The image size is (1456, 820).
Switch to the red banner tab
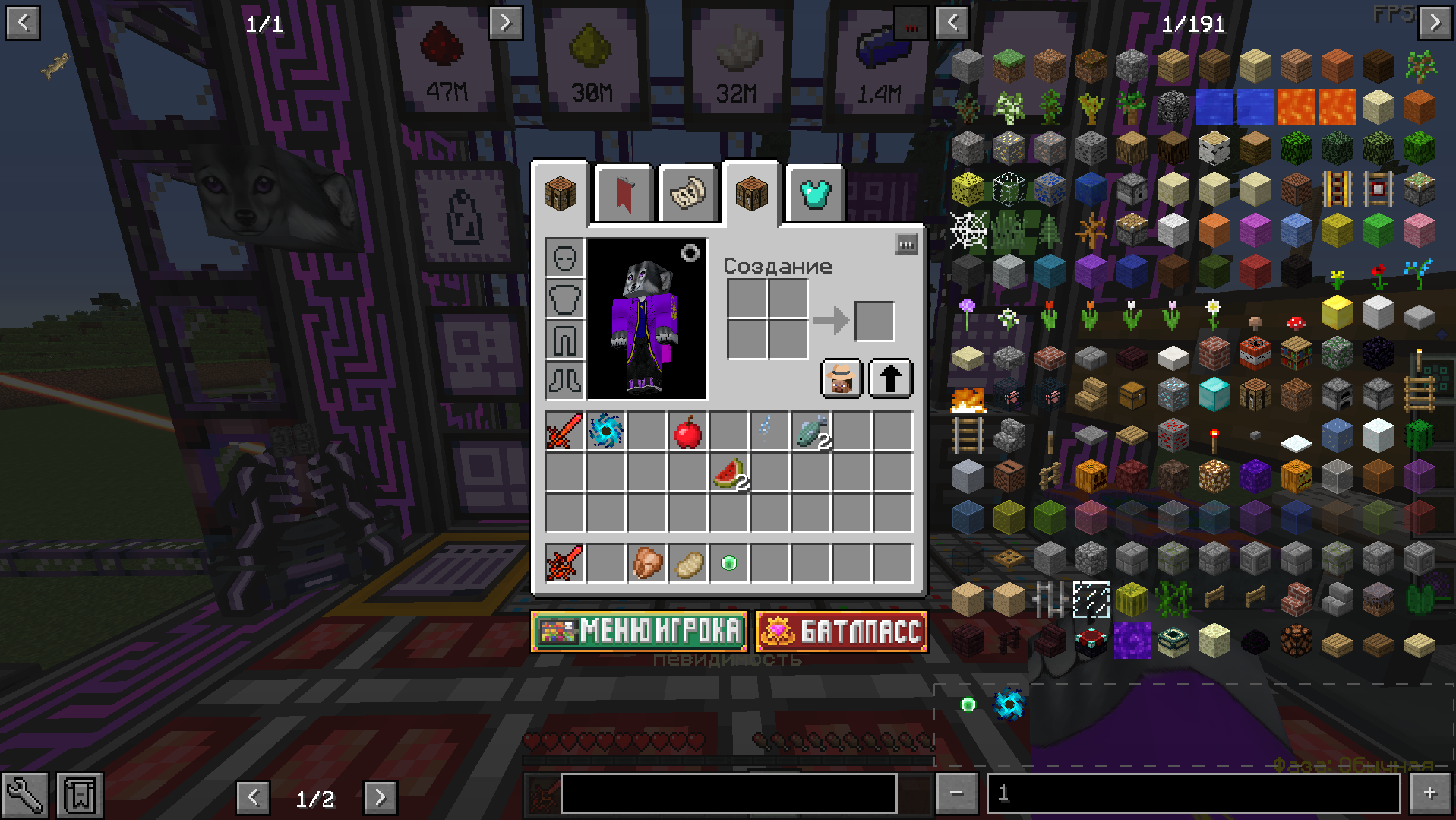click(x=624, y=195)
